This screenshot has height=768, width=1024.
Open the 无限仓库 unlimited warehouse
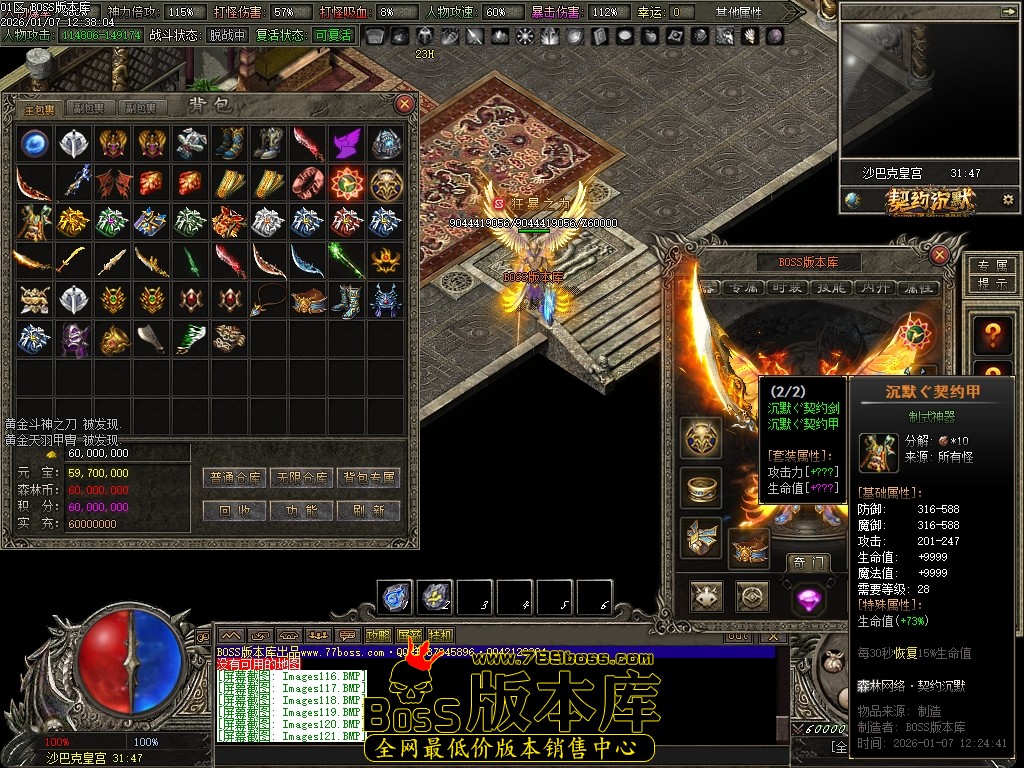point(302,477)
